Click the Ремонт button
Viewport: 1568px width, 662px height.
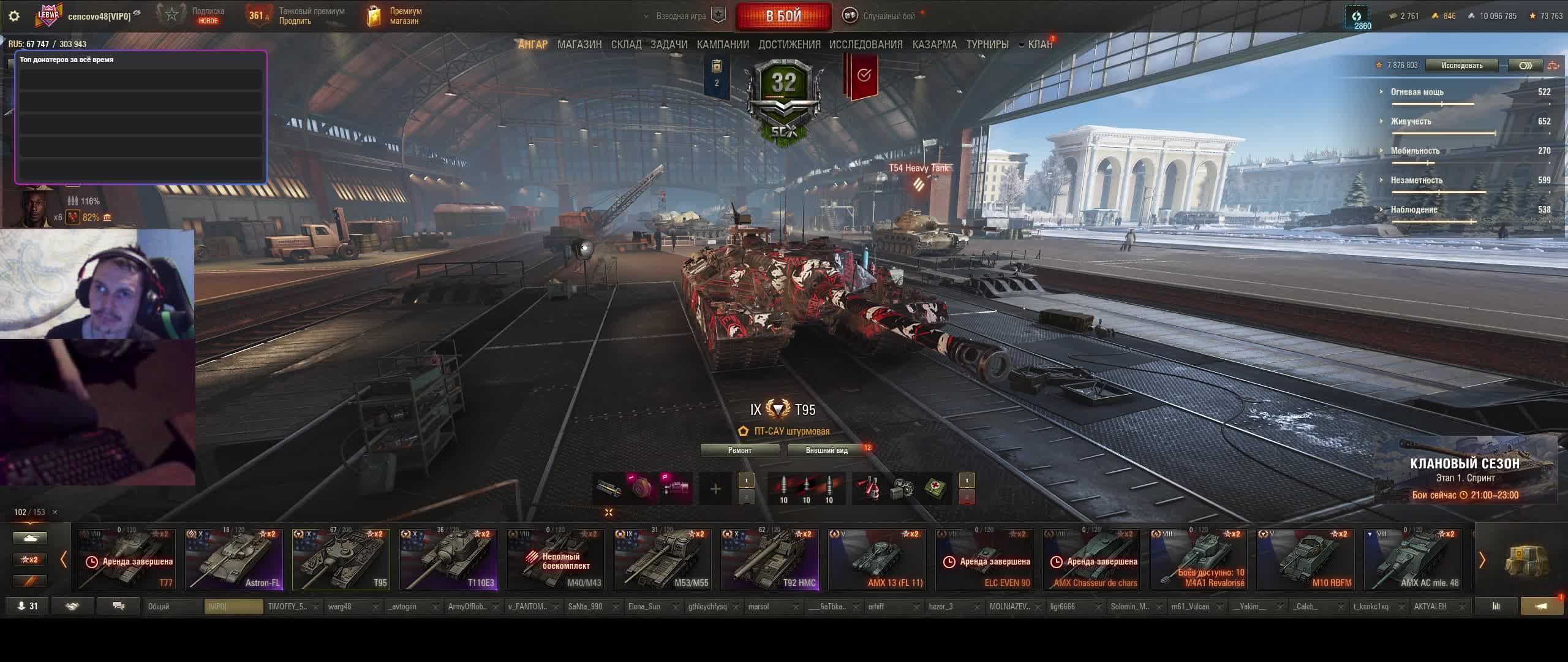(x=739, y=451)
